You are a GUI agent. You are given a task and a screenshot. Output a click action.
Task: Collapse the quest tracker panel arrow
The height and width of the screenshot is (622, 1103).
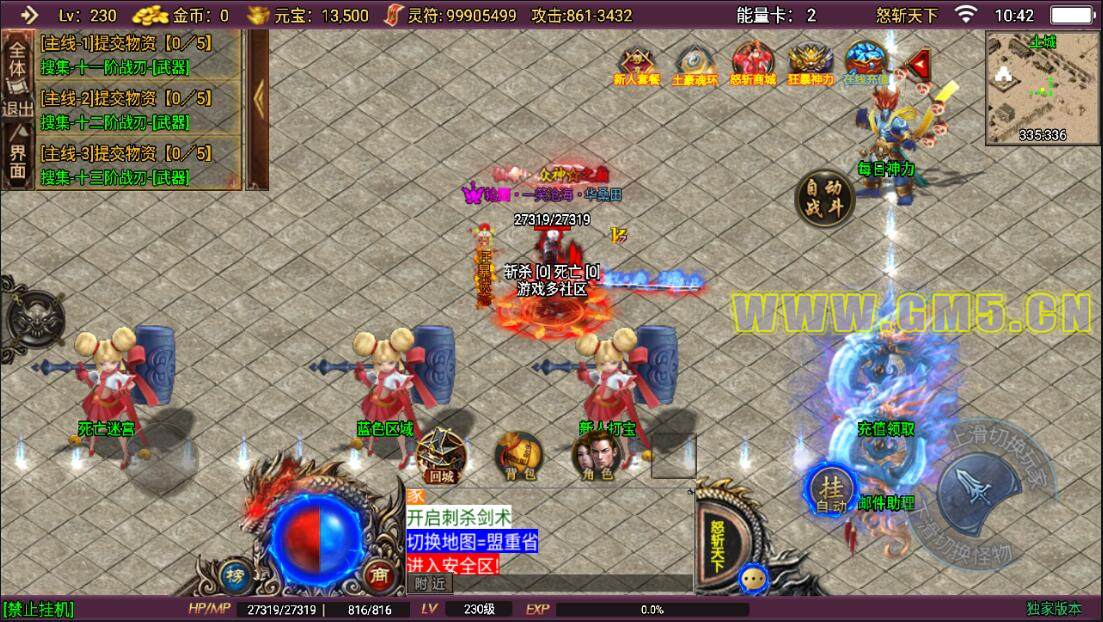coord(257,108)
